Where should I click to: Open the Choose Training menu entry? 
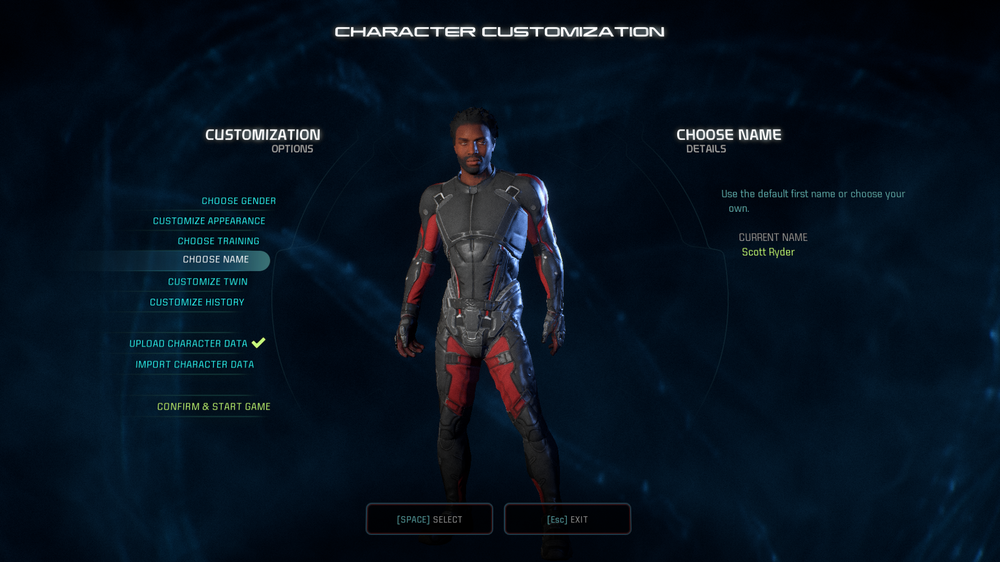coord(218,241)
